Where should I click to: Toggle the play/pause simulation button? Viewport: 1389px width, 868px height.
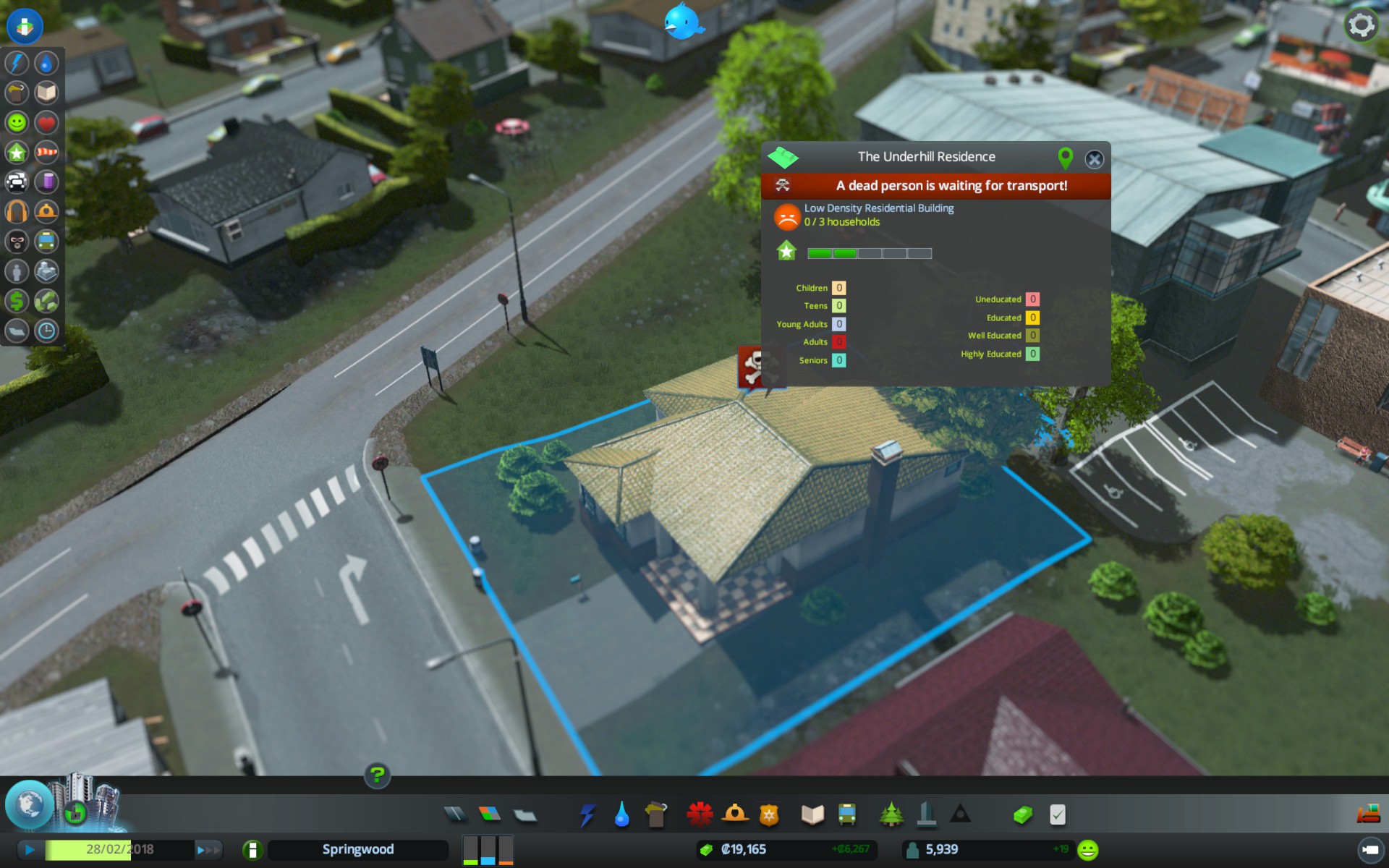tap(30, 849)
